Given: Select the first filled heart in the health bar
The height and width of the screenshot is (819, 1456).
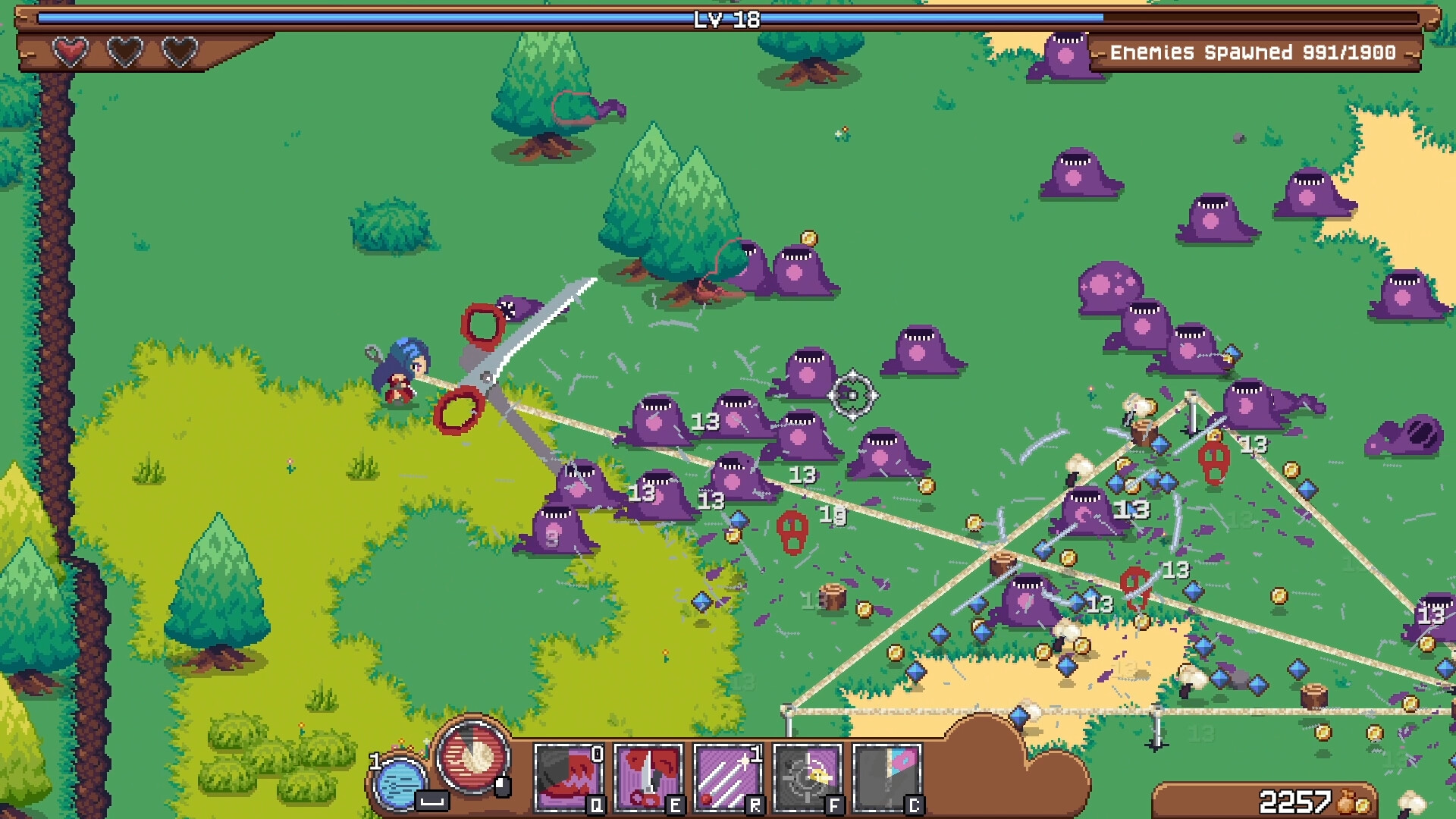Looking at the screenshot, I should (70, 52).
